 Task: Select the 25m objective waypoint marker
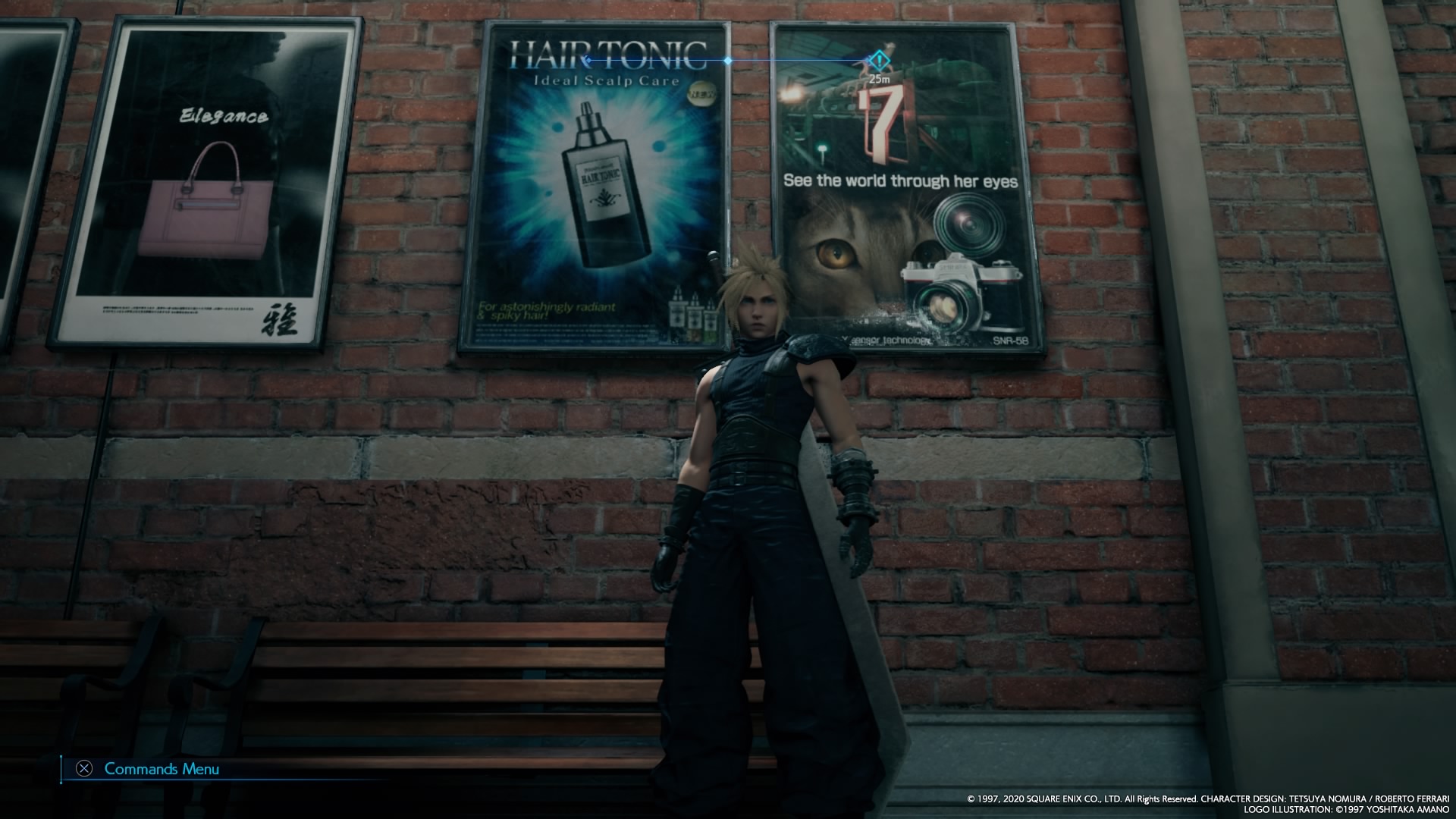[x=877, y=59]
